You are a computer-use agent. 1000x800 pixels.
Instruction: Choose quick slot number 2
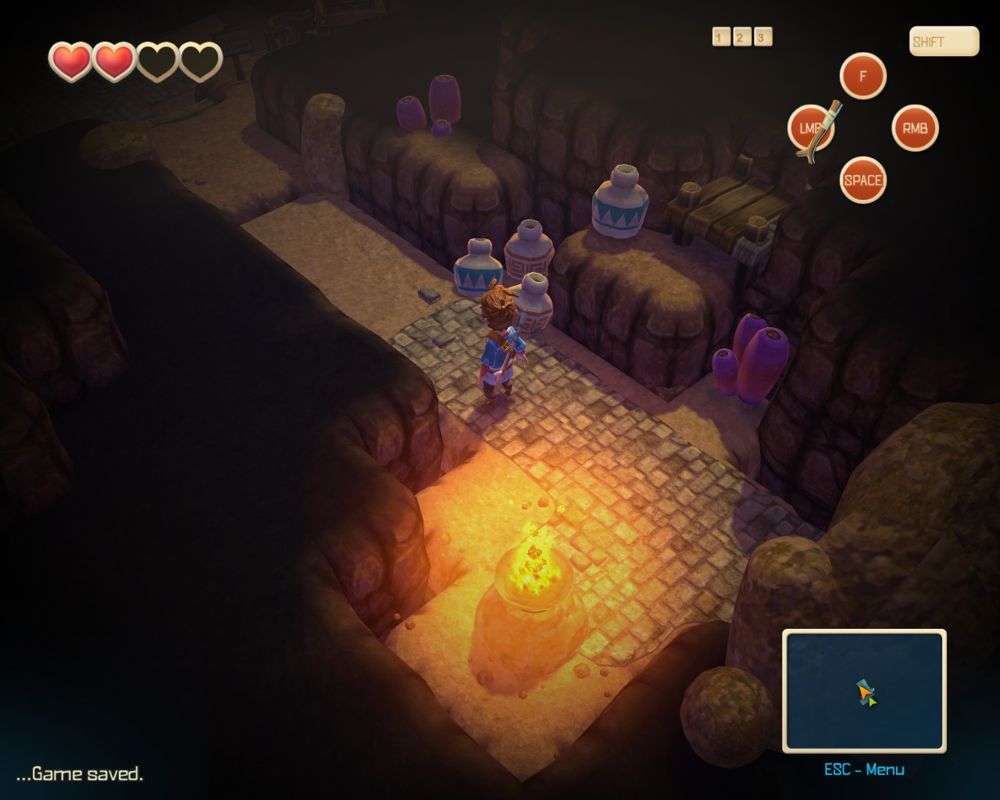[x=742, y=37]
